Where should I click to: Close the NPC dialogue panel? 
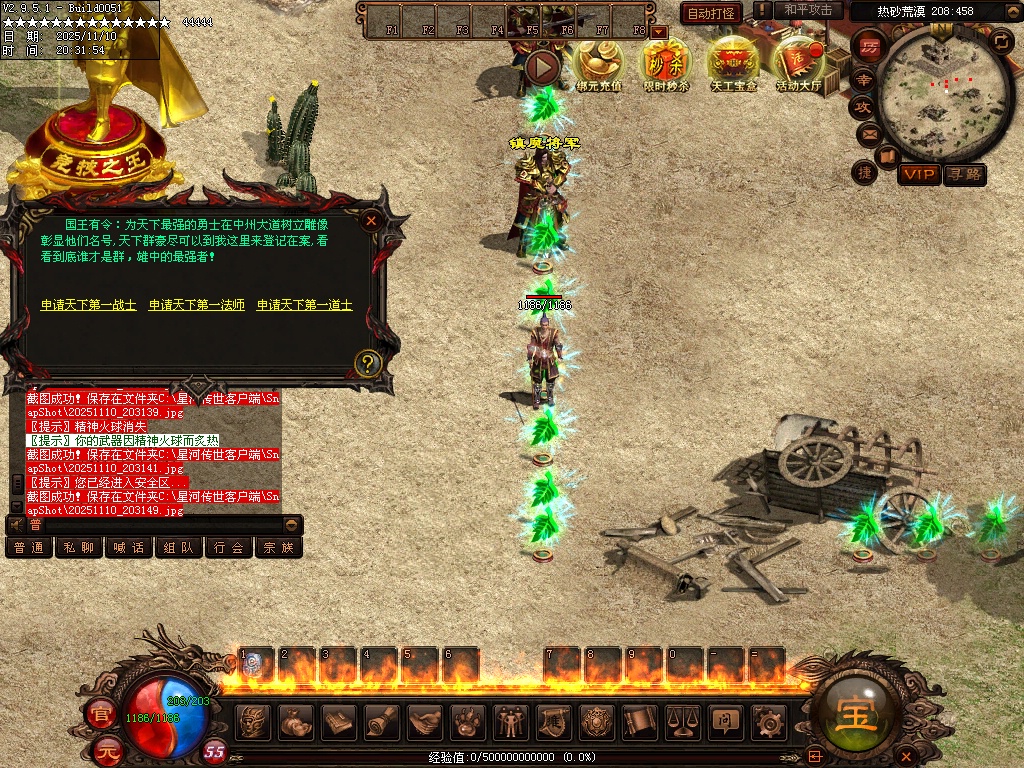click(371, 221)
